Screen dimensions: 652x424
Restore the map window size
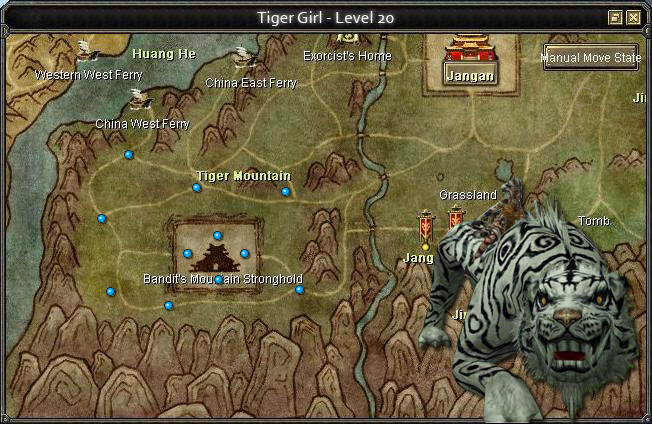[615, 18]
